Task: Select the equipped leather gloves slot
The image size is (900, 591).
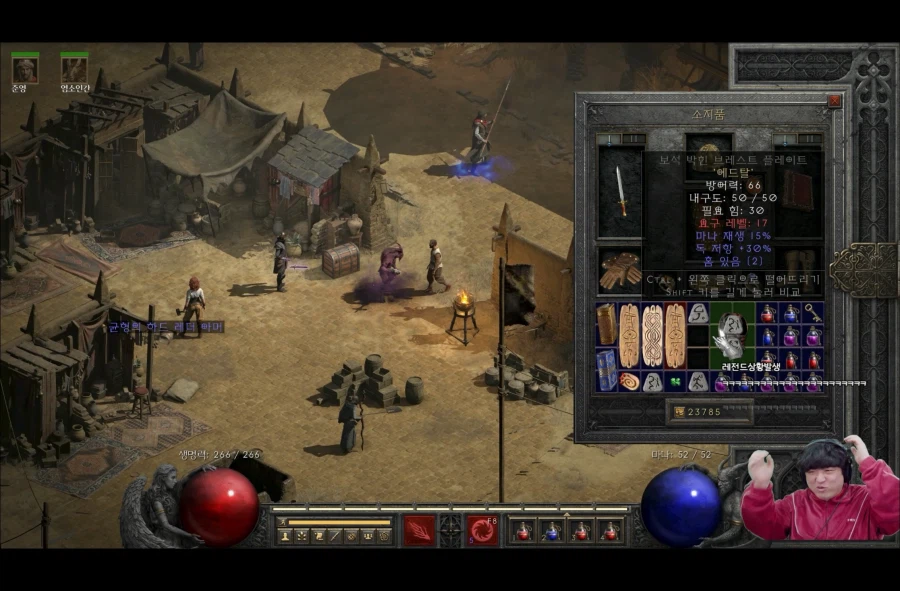Action: [x=620, y=270]
